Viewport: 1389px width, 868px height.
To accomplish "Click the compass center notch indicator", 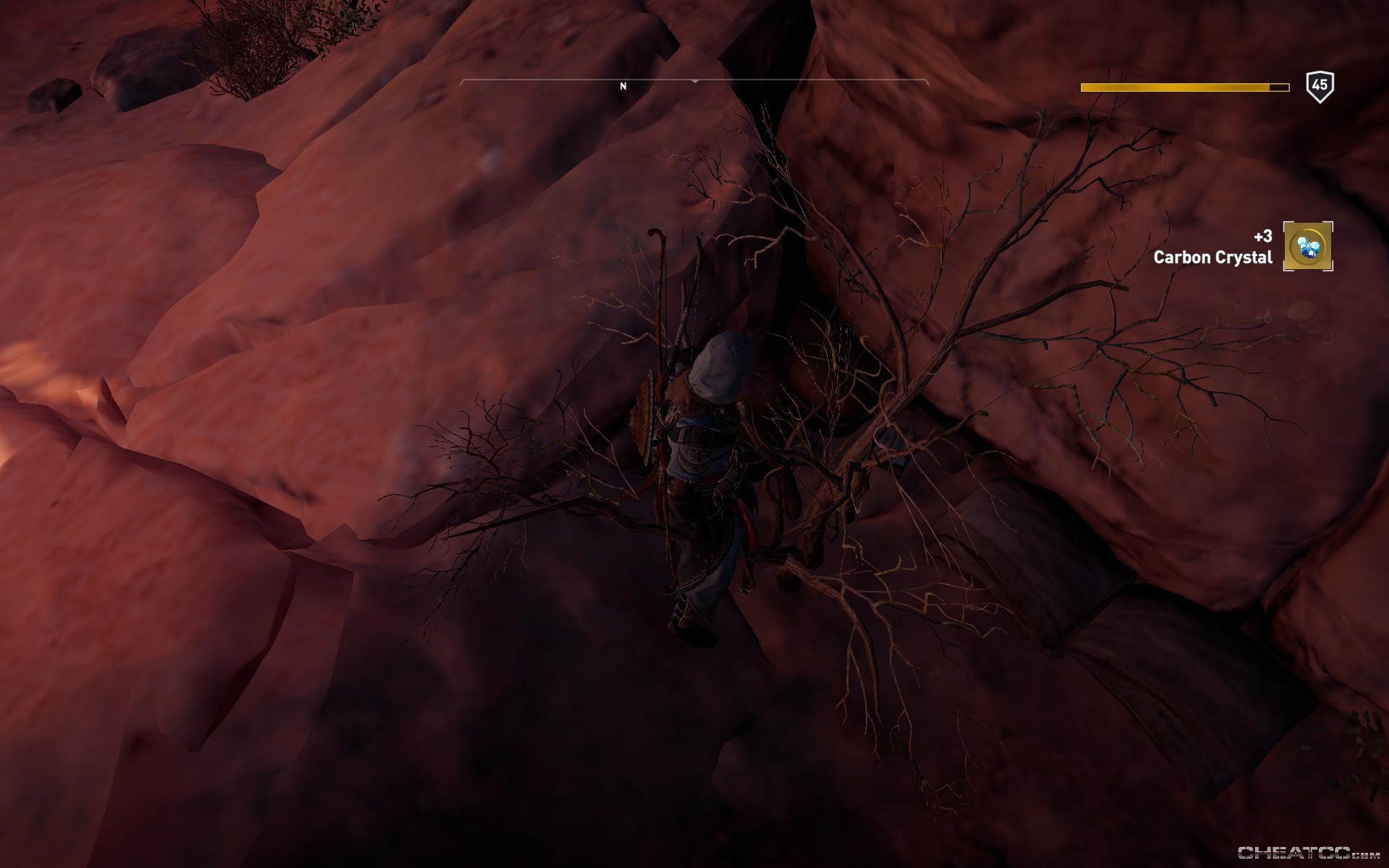I will (x=694, y=80).
